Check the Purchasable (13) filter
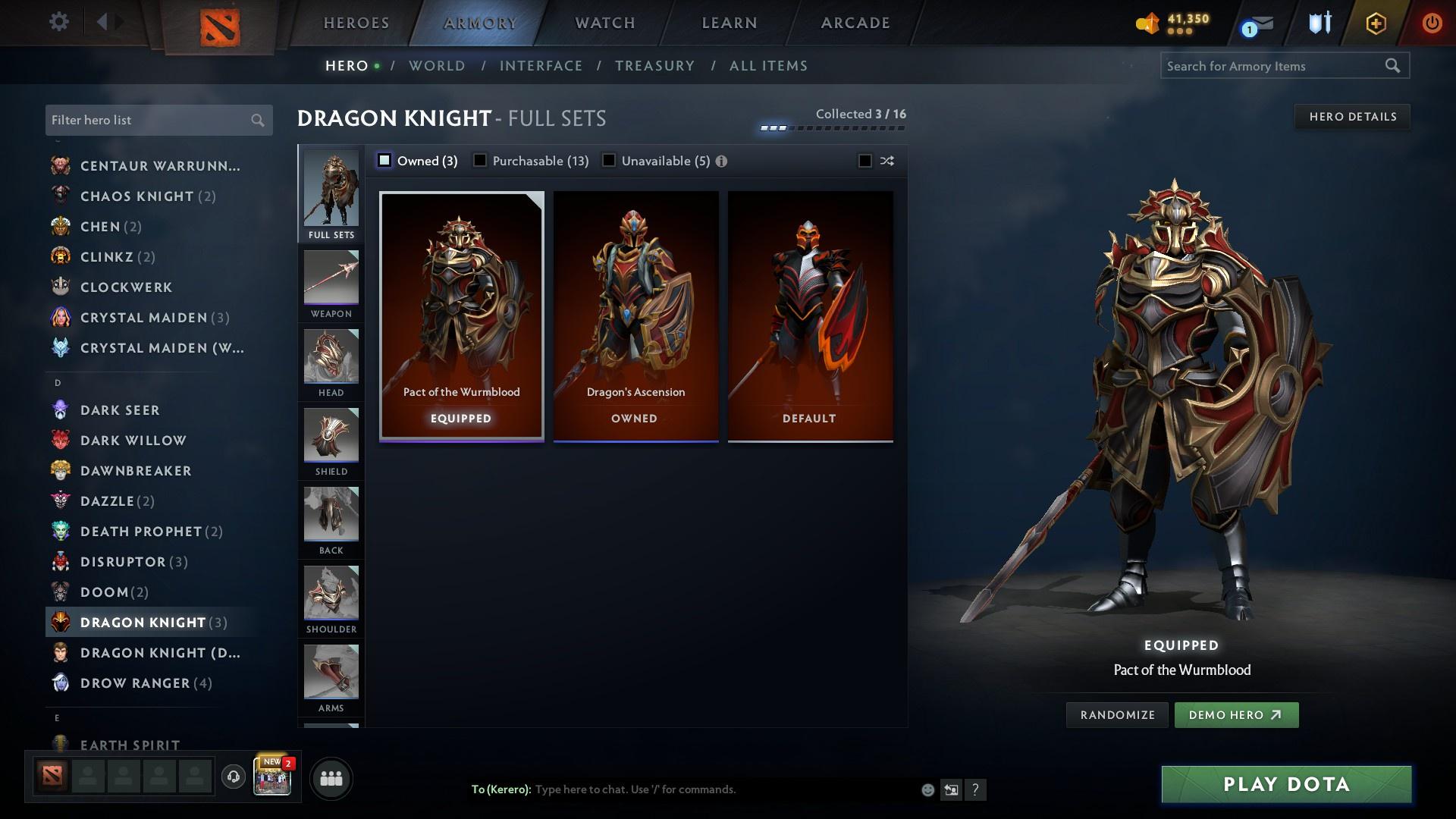The width and height of the screenshot is (1456, 819). (x=479, y=160)
